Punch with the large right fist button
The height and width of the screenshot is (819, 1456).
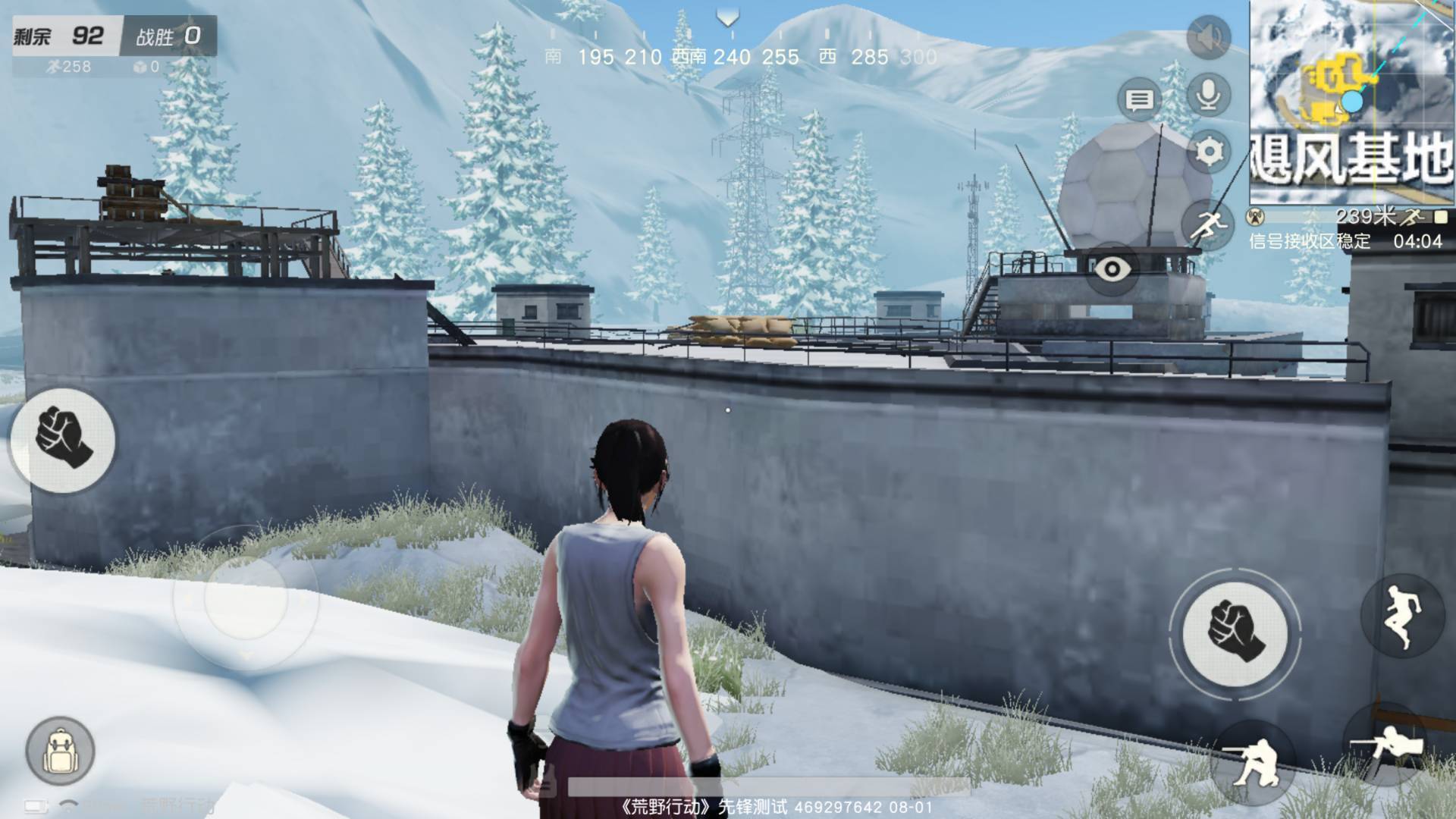click(x=1235, y=633)
